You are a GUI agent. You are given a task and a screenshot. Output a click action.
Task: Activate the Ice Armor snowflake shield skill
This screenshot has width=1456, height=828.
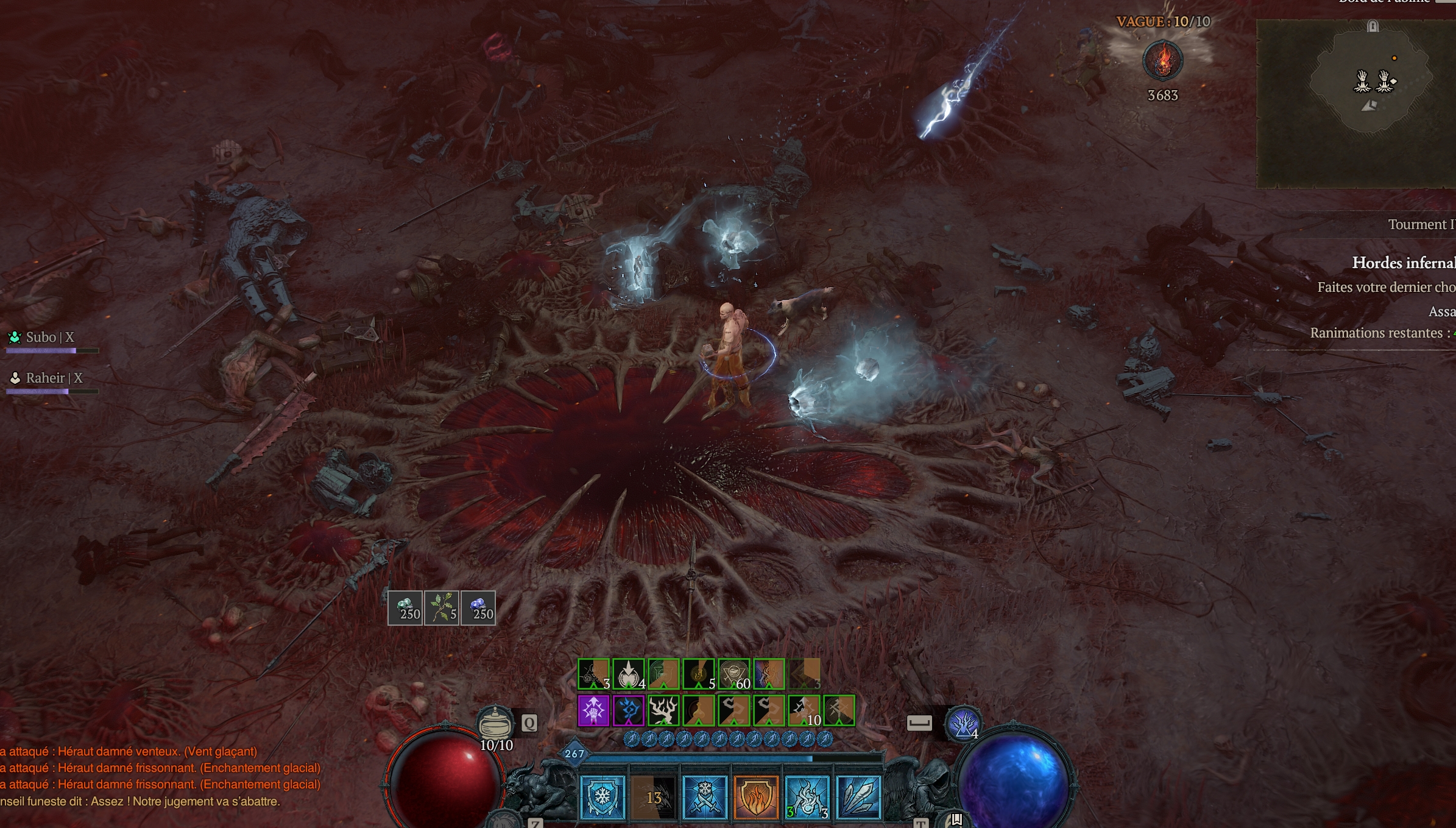[x=603, y=797]
